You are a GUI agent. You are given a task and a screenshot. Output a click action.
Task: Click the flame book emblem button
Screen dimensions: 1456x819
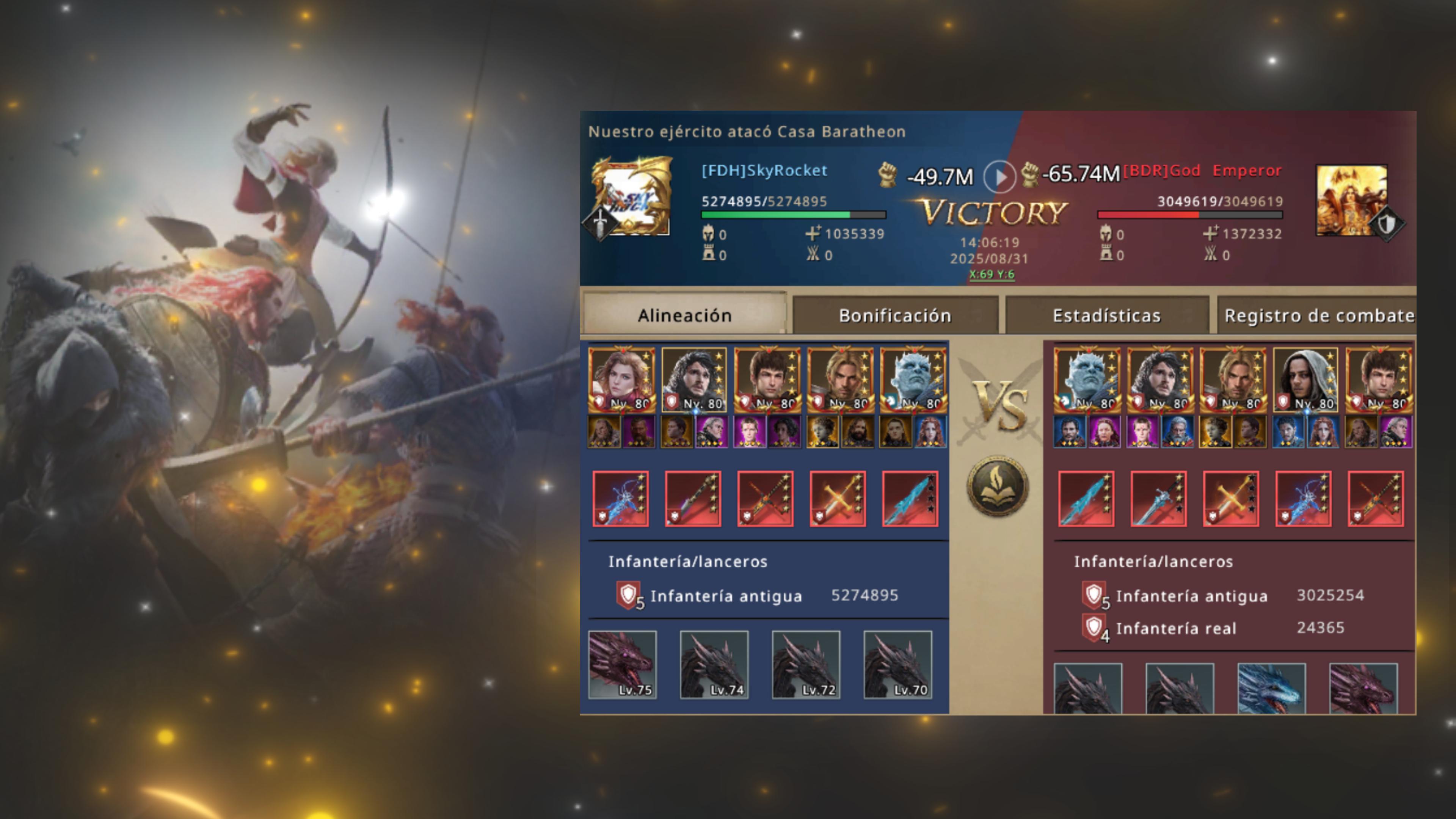click(998, 486)
